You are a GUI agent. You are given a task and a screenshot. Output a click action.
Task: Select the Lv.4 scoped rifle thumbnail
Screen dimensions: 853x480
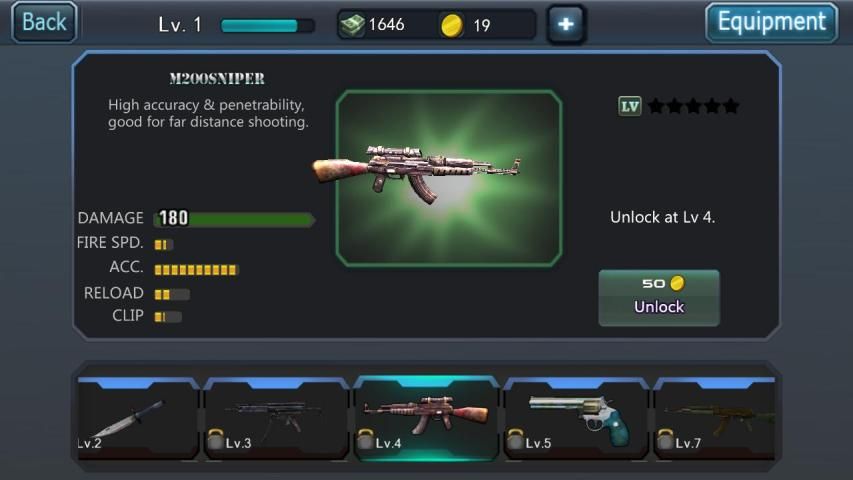tap(426, 418)
